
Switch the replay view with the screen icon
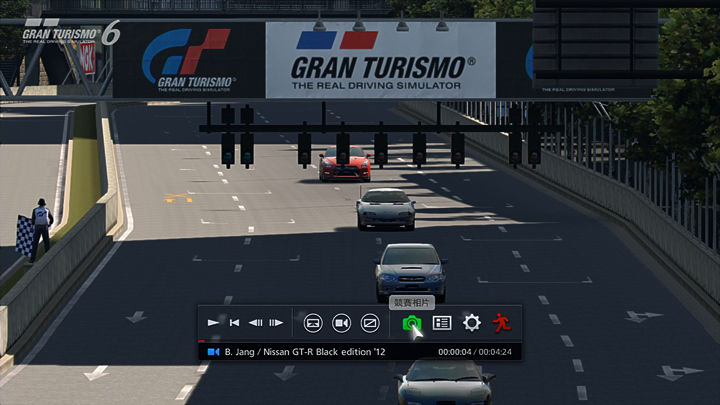313,323
